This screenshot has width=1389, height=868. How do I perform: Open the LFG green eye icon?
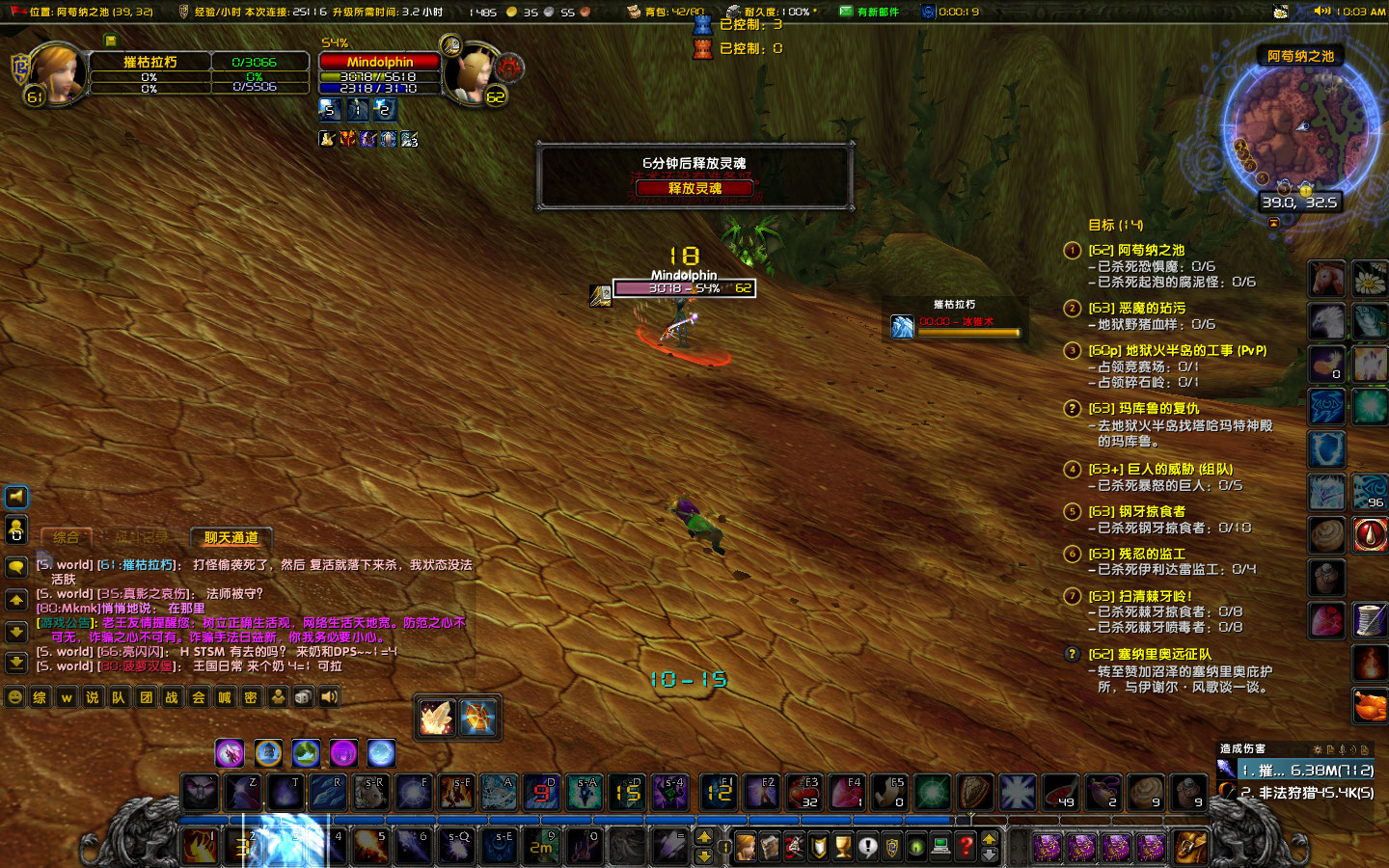pyautogui.click(x=916, y=846)
